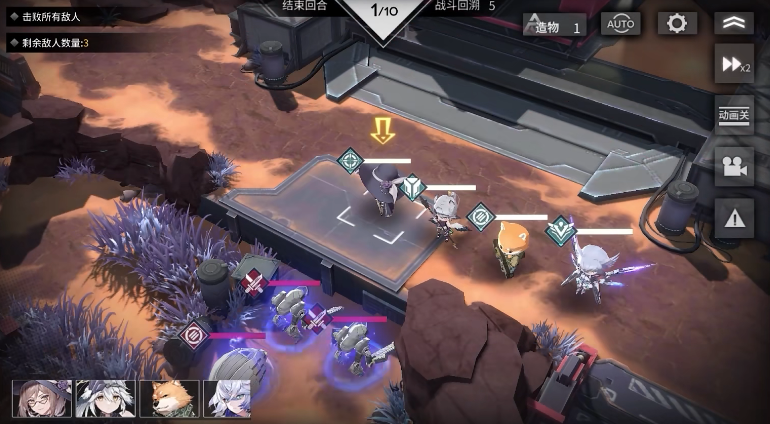Image resolution: width=770 pixels, height=424 pixels.
Task: Collapse the side panel with the double-chevron button
Action: pyautogui.click(x=733, y=24)
